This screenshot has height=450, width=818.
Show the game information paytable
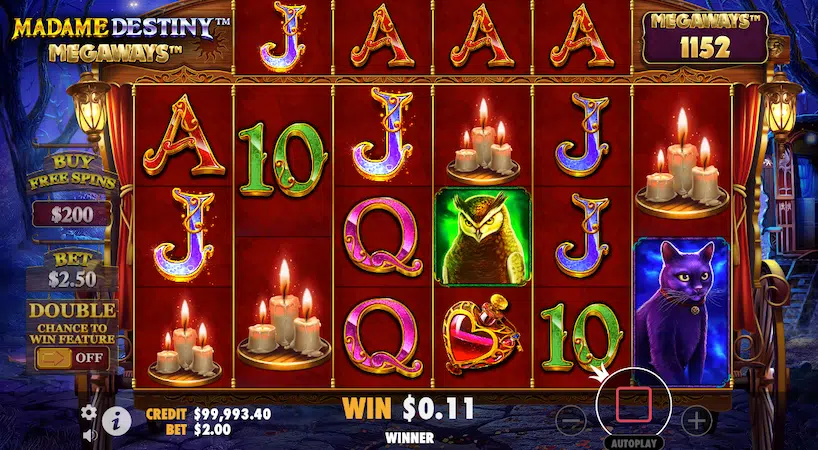[x=116, y=421]
